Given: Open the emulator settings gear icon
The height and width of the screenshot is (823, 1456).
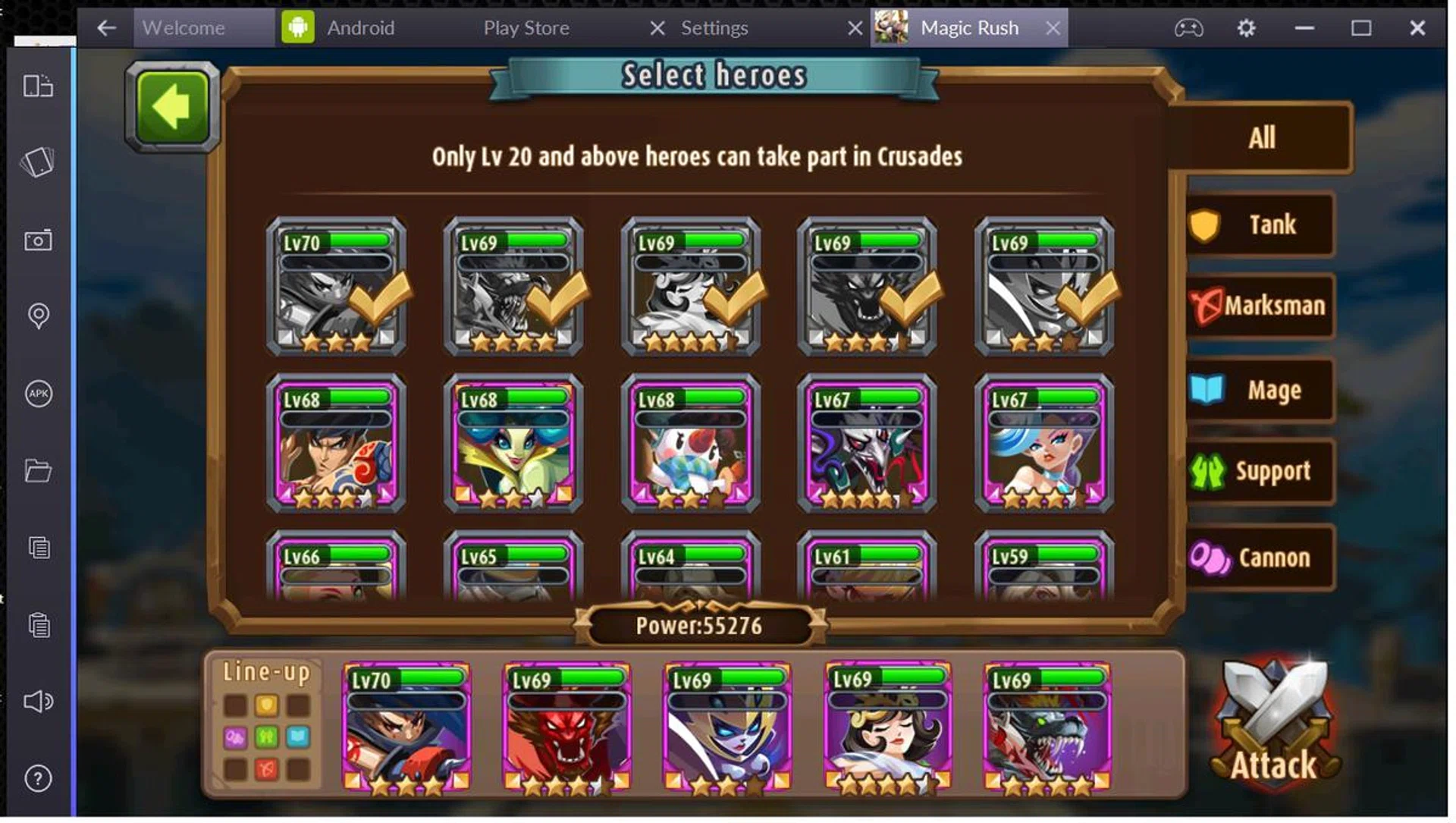Looking at the screenshot, I should (x=1246, y=28).
